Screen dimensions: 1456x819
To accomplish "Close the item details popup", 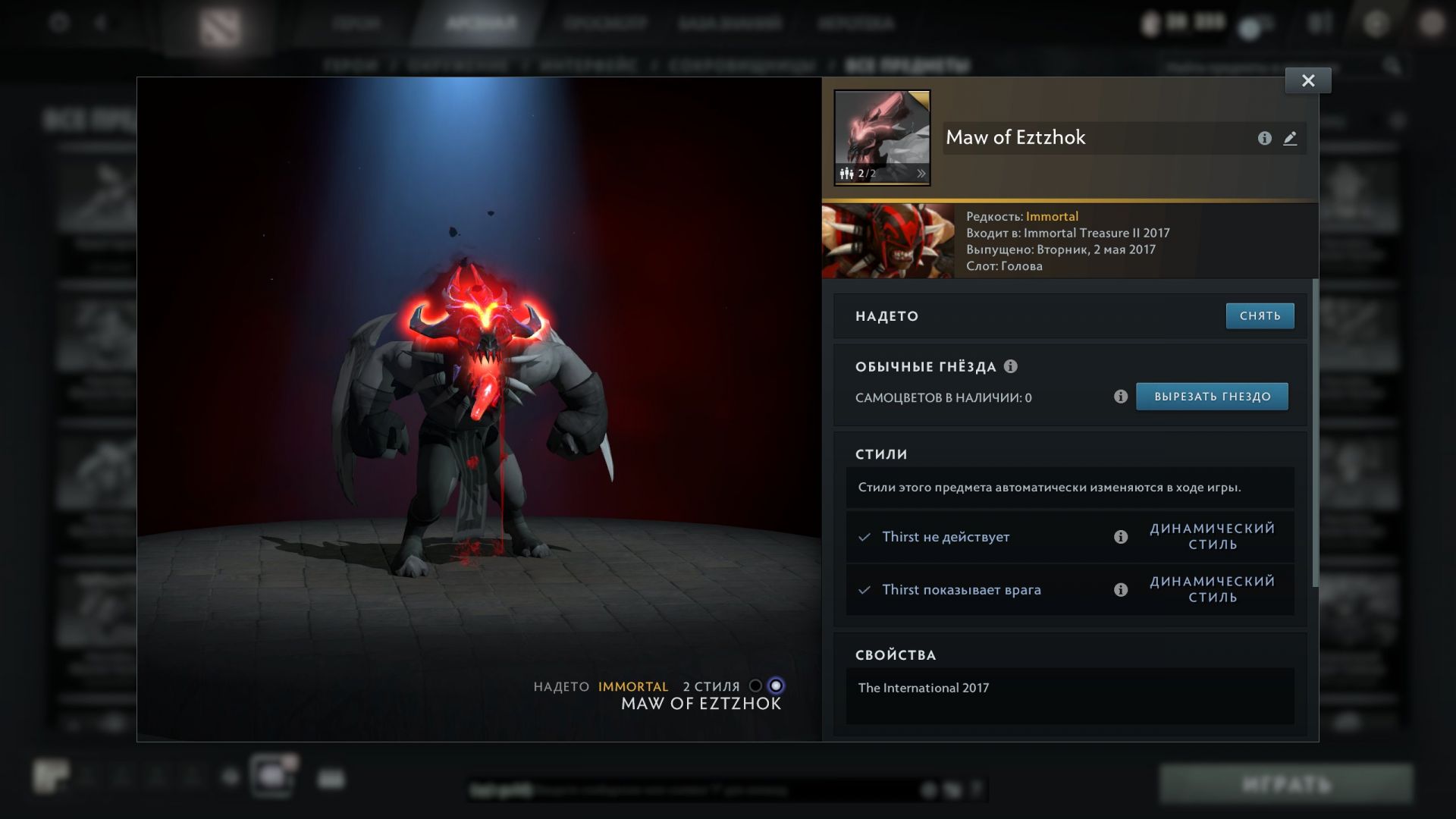I will point(1307,80).
